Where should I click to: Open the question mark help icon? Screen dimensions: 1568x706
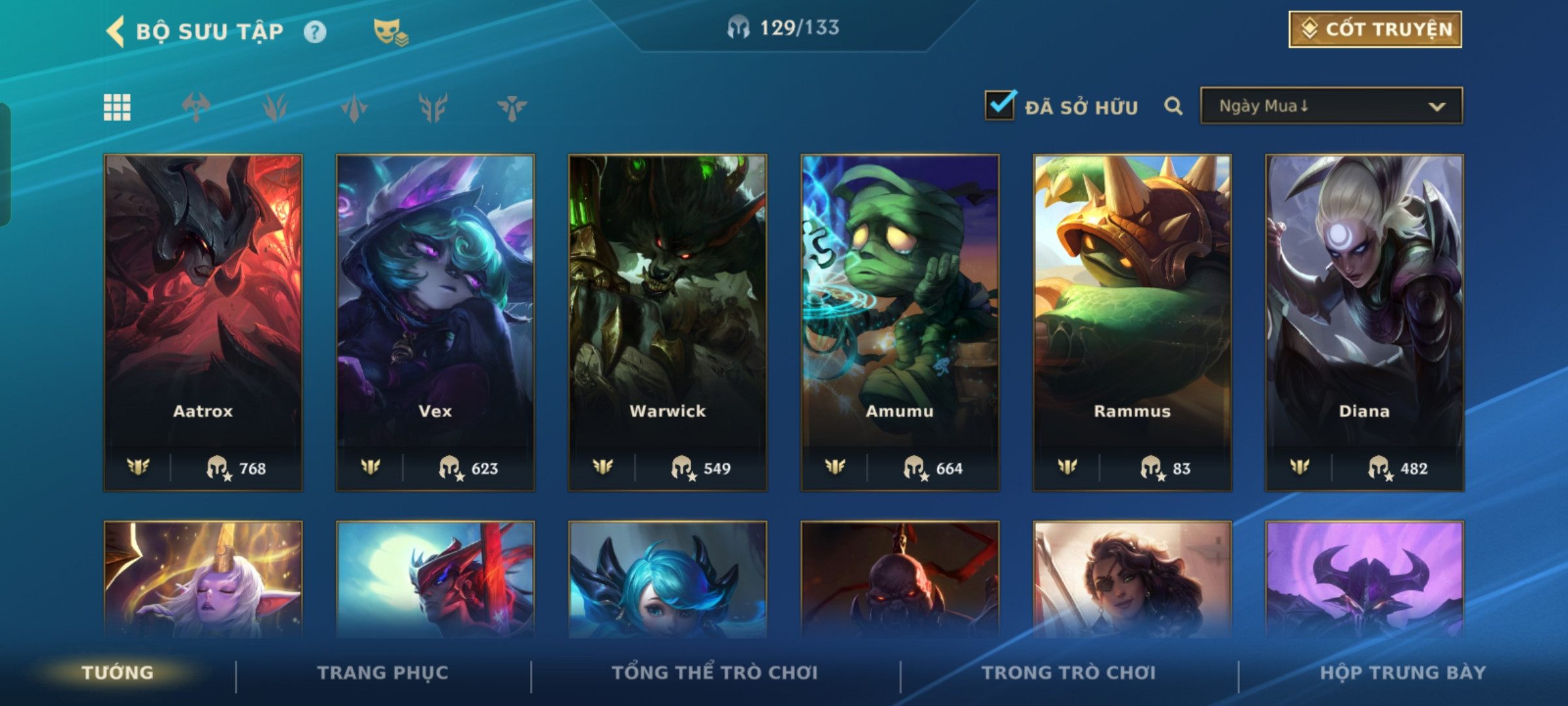pyautogui.click(x=315, y=32)
